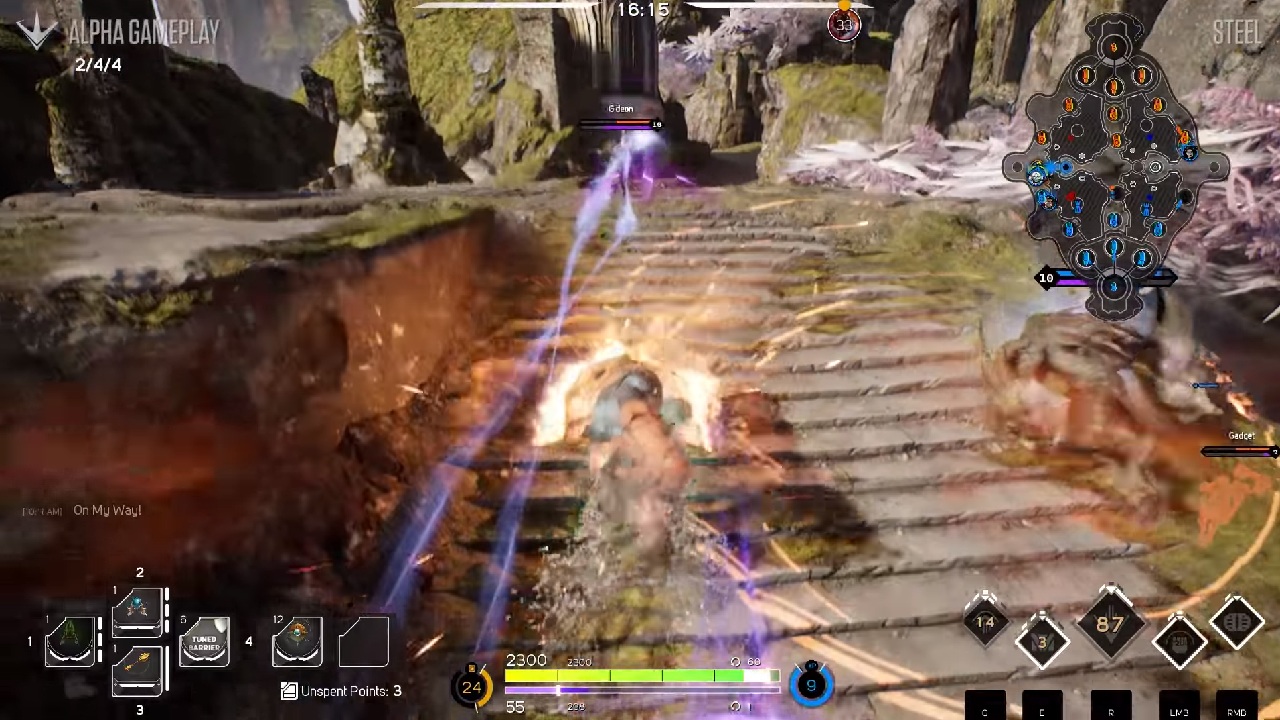Activate the orange creature card in slot 4

tap(297, 641)
